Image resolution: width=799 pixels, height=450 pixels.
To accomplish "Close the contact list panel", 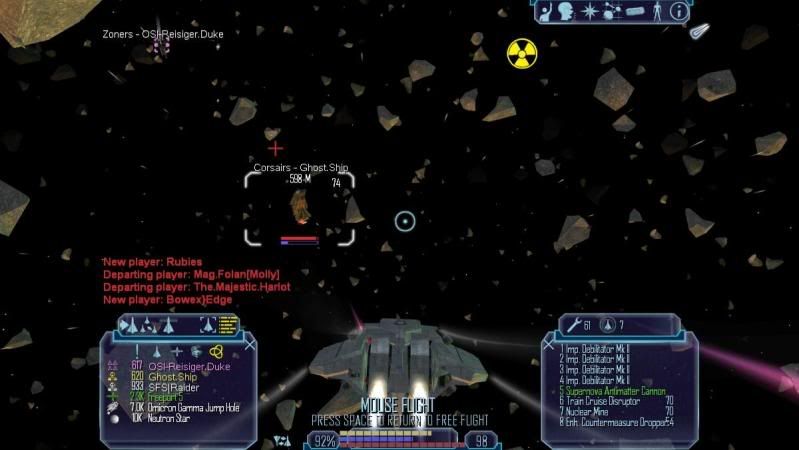I will [250, 343].
